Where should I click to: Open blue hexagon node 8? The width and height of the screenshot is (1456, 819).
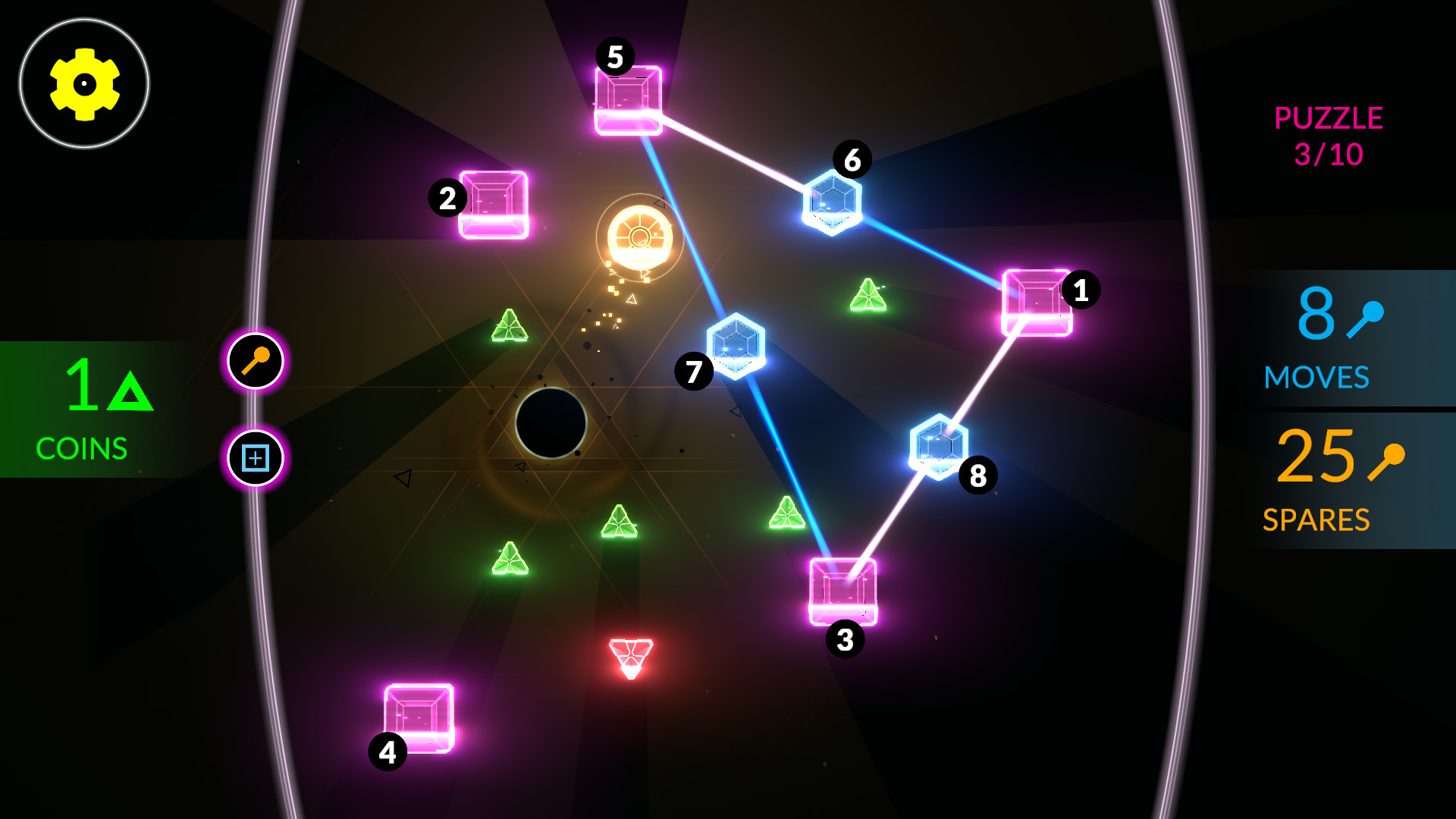938,446
